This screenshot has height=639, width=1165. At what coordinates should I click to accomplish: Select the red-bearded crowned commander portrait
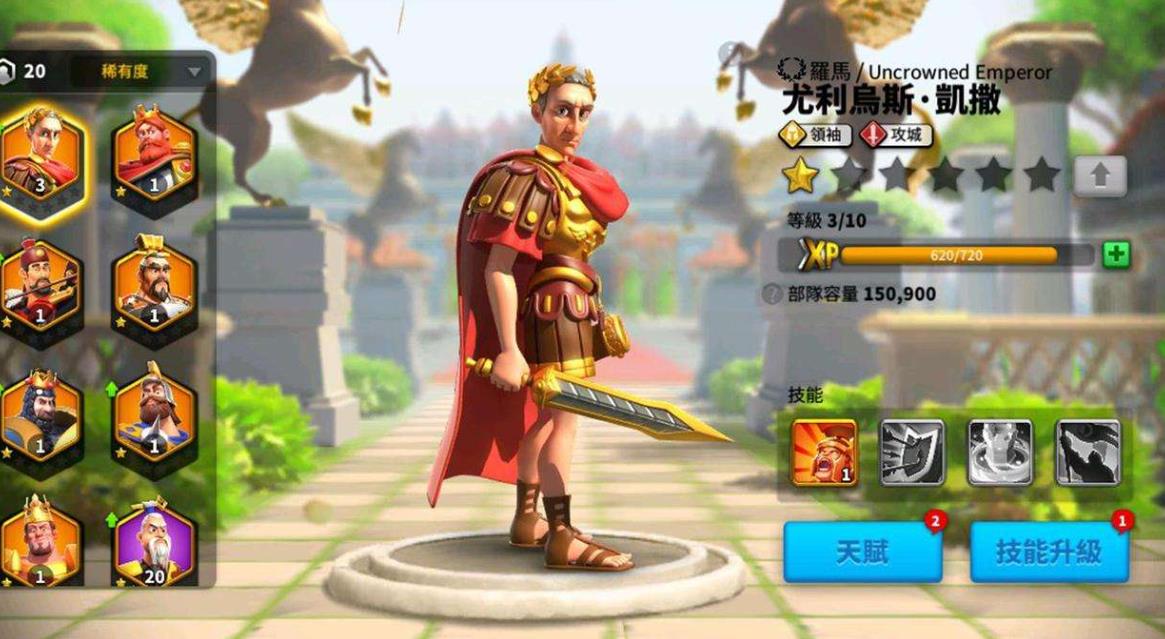coord(154,154)
